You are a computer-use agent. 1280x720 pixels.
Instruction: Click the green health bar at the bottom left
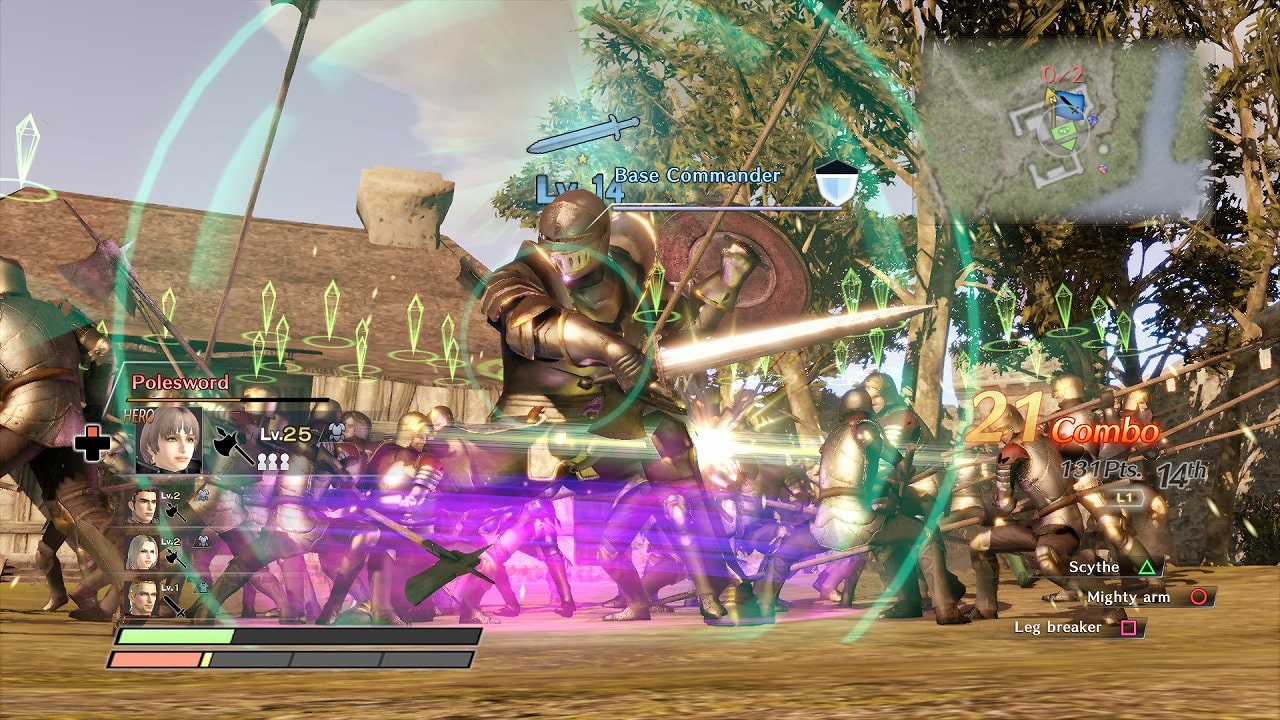pyautogui.click(x=176, y=634)
